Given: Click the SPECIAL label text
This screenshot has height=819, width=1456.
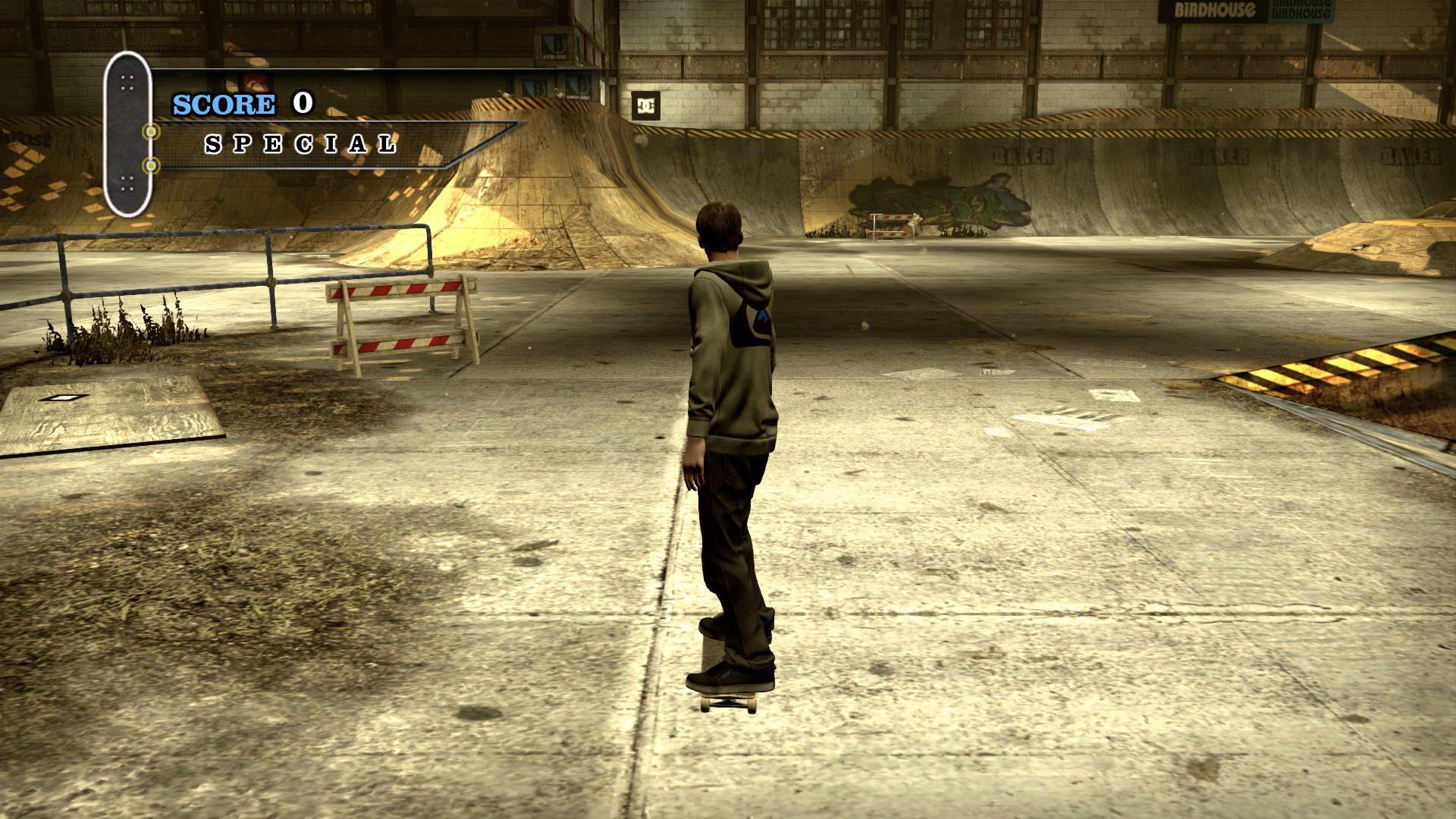Looking at the screenshot, I should pyautogui.click(x=300, y=145).
